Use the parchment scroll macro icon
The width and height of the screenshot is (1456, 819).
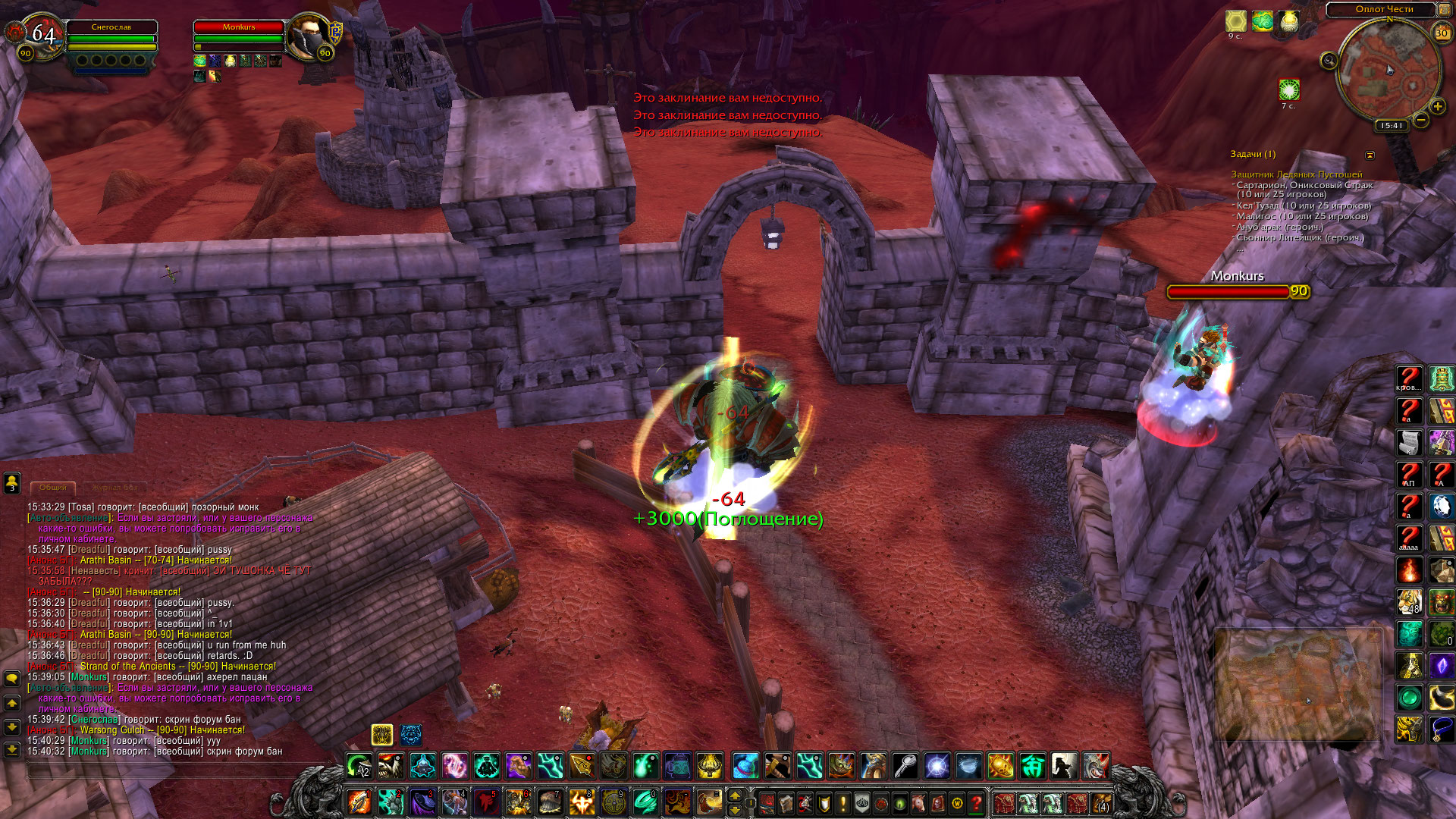pos(1410,442)
